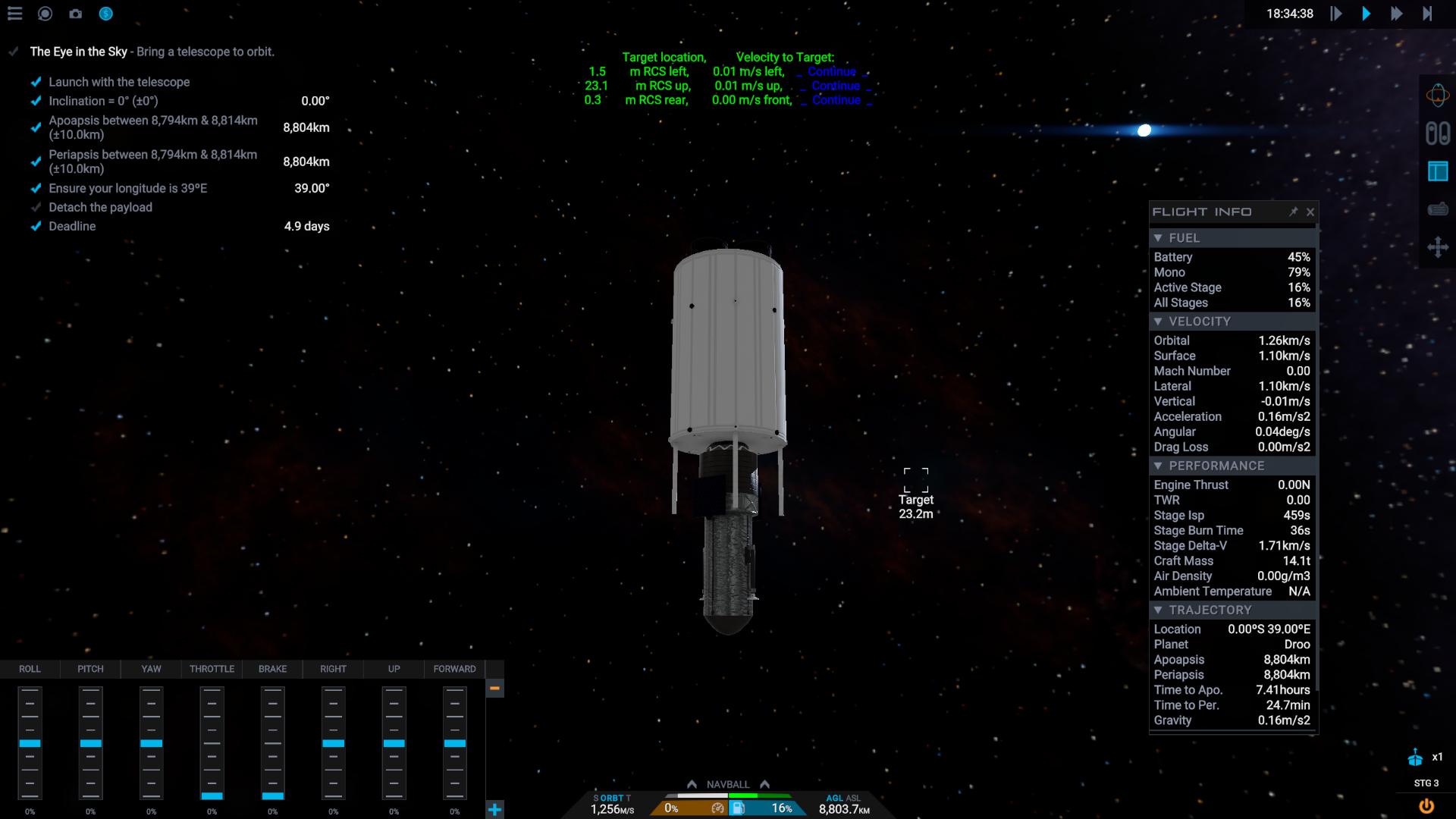The image size is (1456, 819).
Task: Collapse the Velocity section
Action: point(1158,322)
